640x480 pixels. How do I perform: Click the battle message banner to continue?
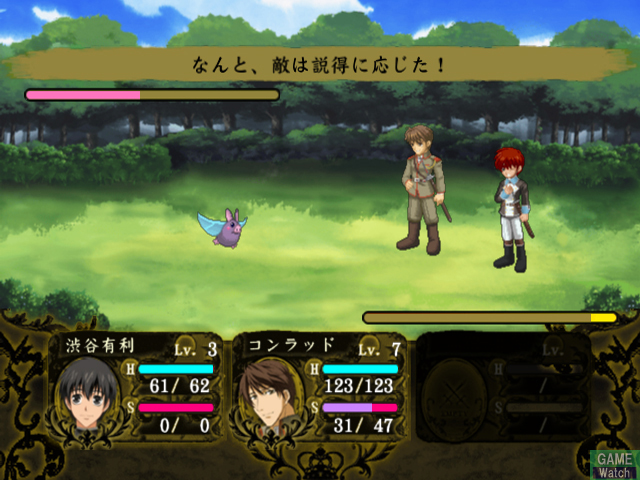[x=319, y=66]
